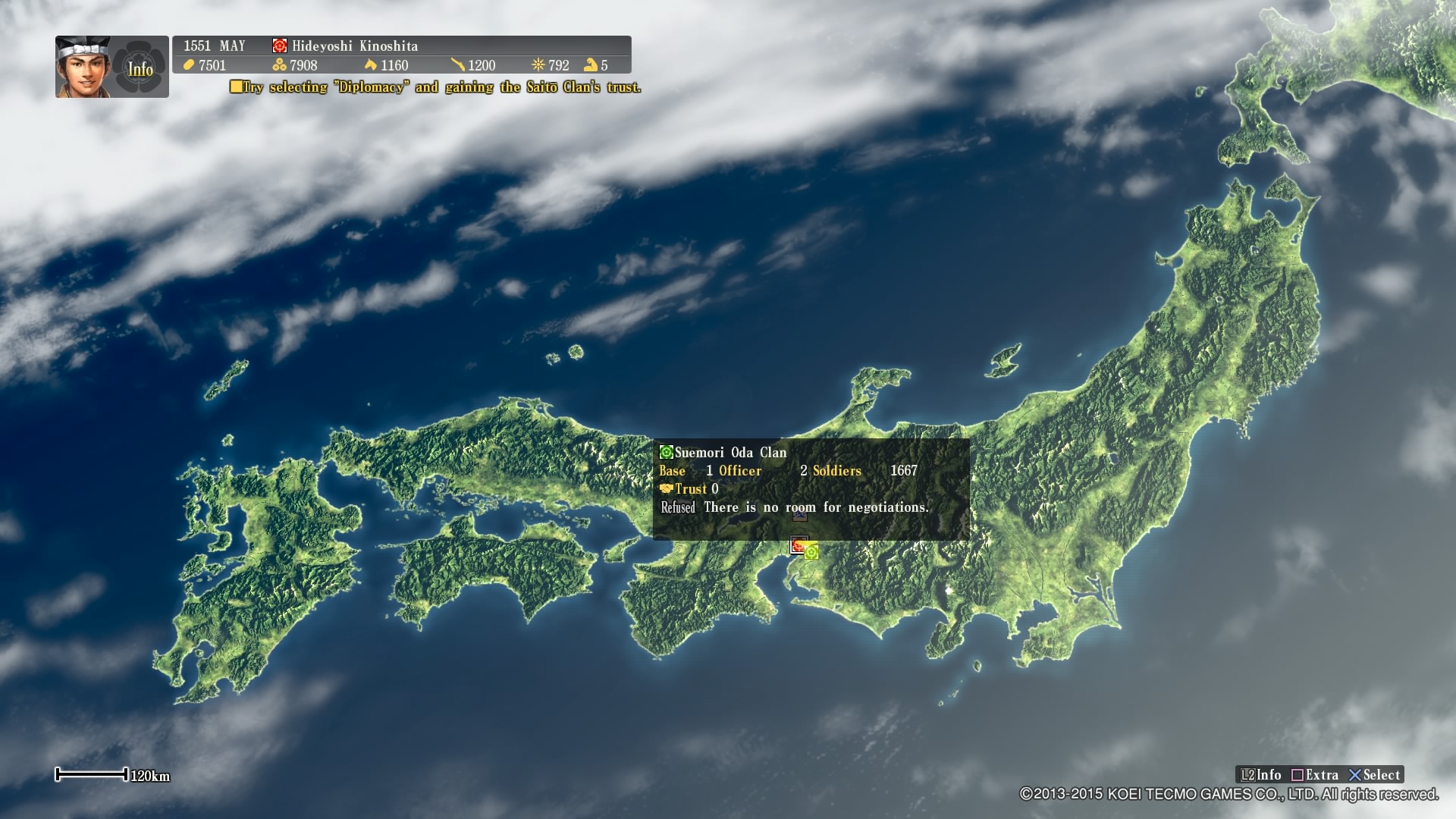Screen dimensions: 1456x819
Task: Select the red clan castle marker on map
Action: click(x=798, y=545)
